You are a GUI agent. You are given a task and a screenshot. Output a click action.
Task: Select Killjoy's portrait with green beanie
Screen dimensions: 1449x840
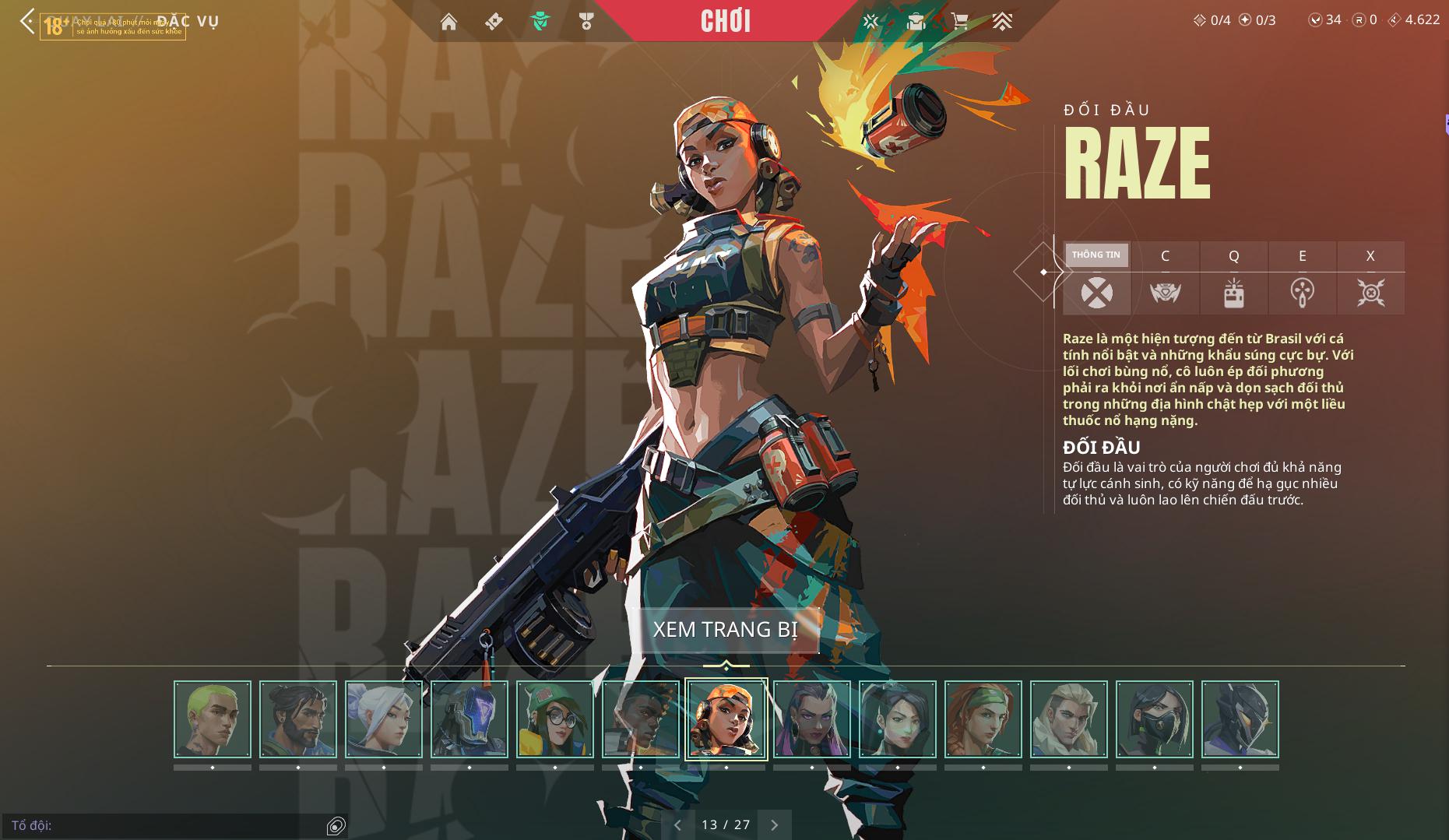(554, 719)
